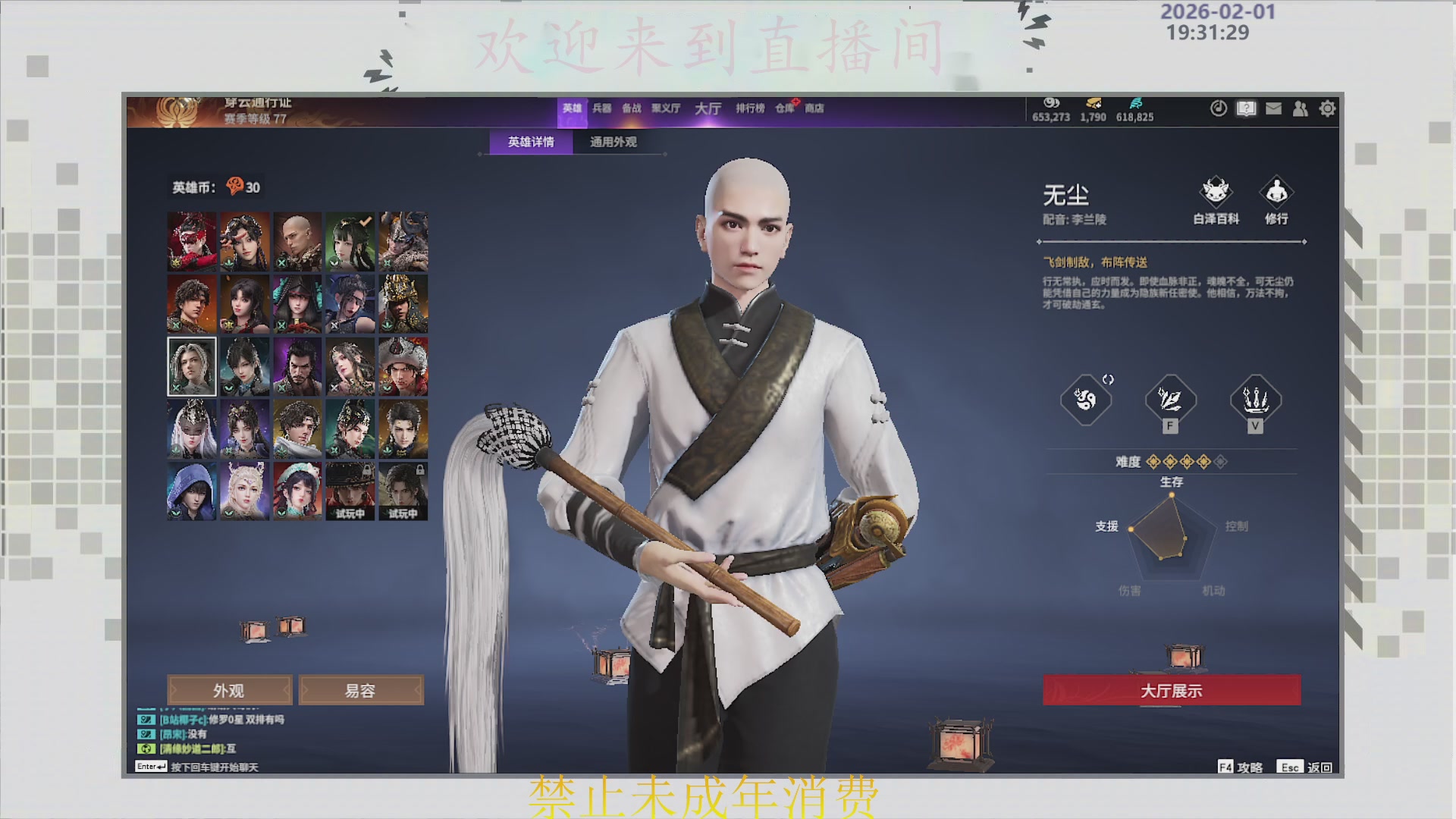Open the mail envelope icon
1456x819 pixels.
point(1273,108)
